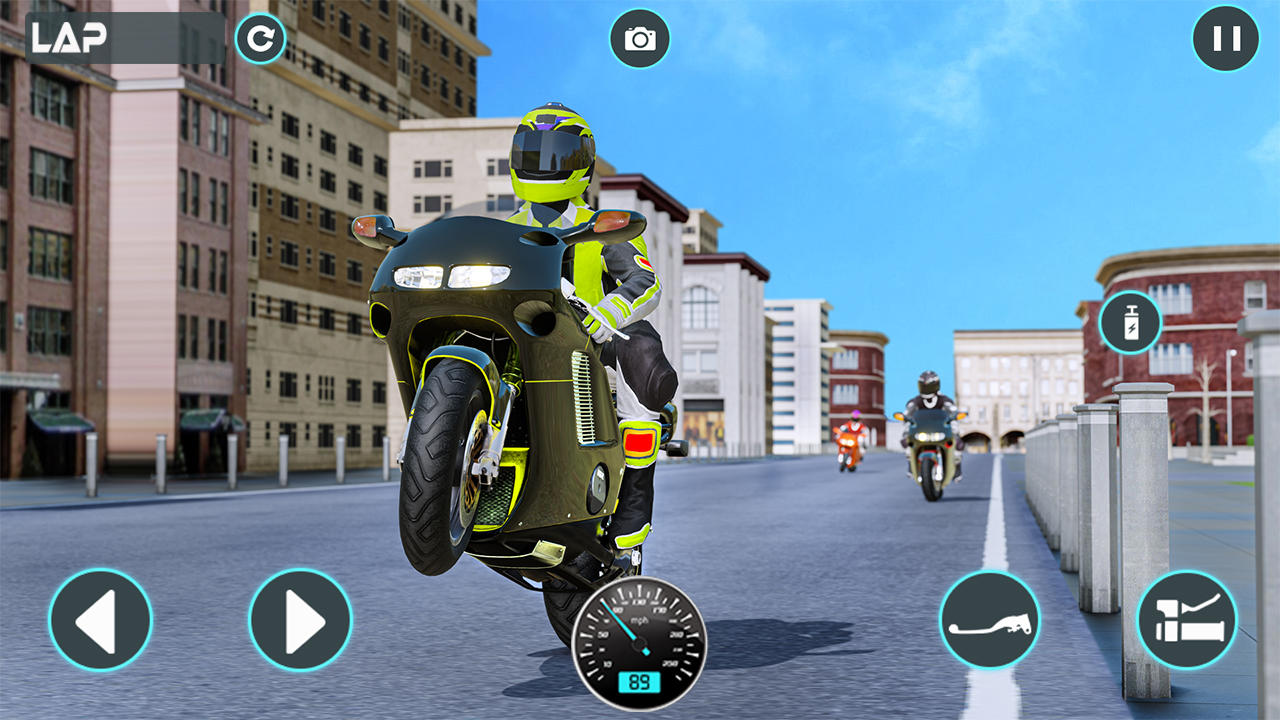Steer the bike right with the arrow control
Viewport: 1280px width, 720px height.
[298, 620]
